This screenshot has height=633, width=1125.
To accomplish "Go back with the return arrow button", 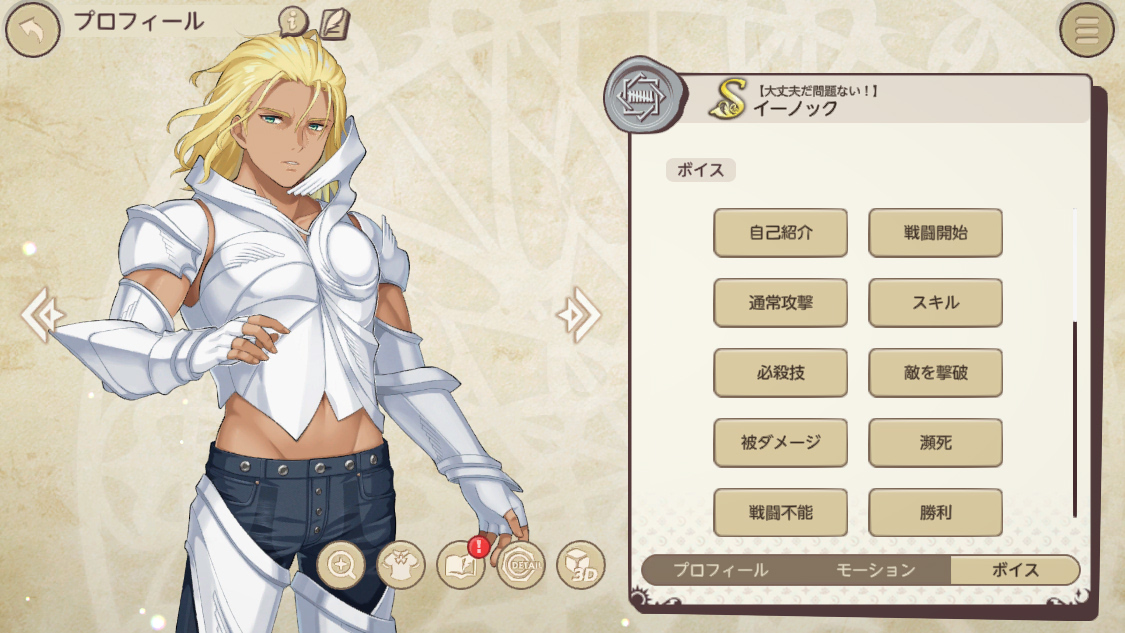I will (x=31, y=30).
